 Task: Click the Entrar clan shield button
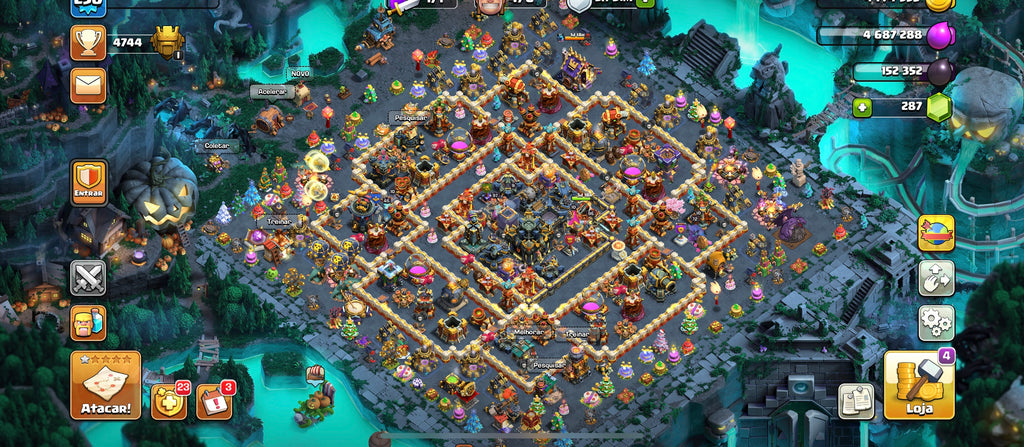point(88,183)
